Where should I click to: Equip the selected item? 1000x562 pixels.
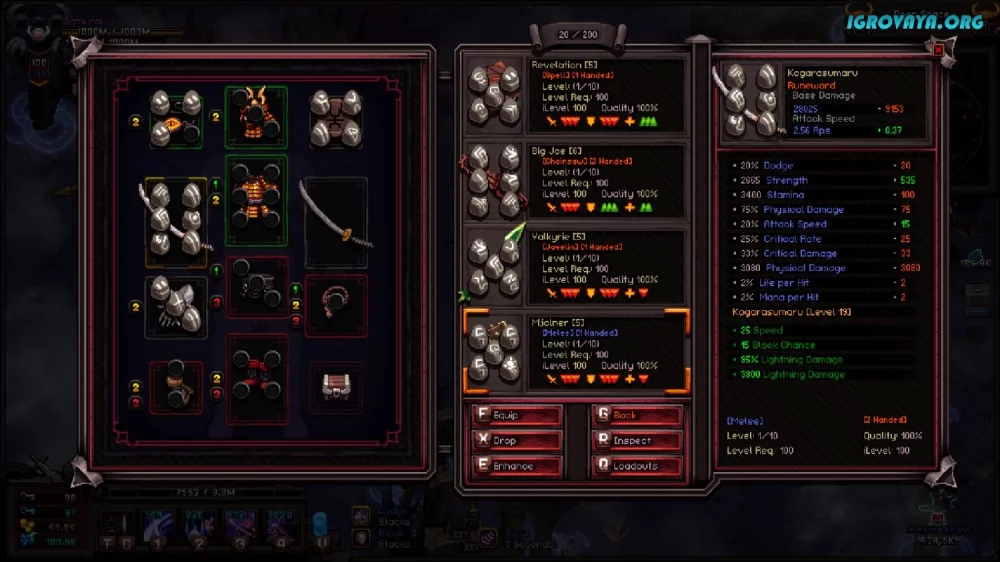click(517, 415)
